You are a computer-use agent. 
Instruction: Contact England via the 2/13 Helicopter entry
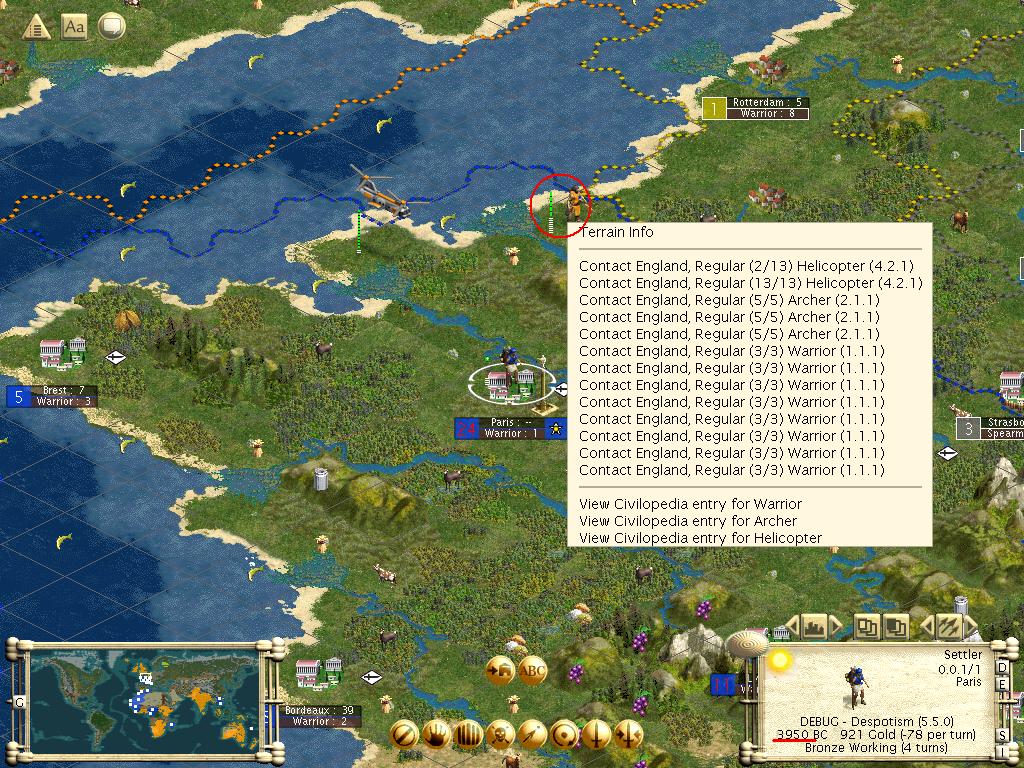(745, 267)
